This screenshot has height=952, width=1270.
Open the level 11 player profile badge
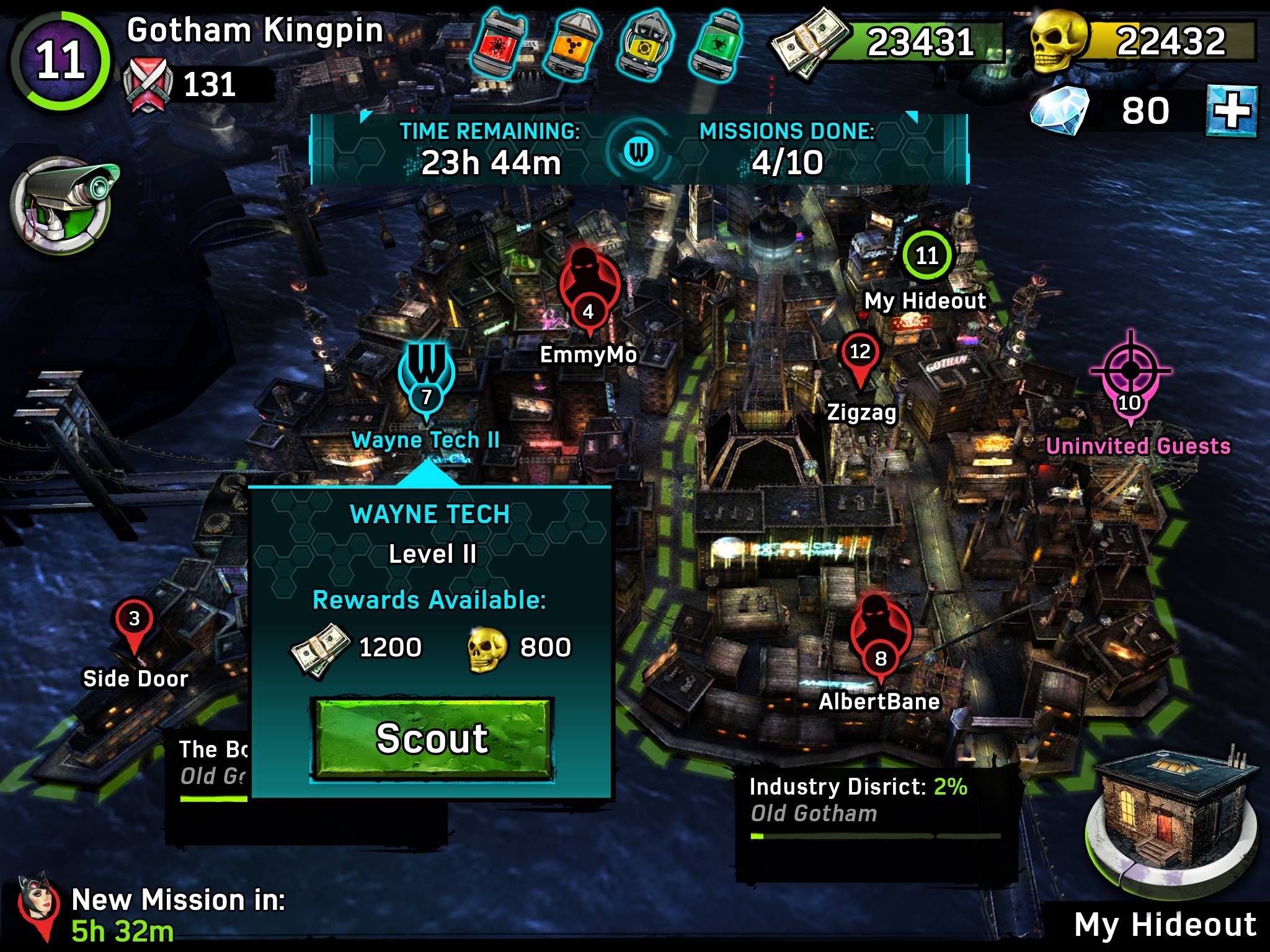60,61
